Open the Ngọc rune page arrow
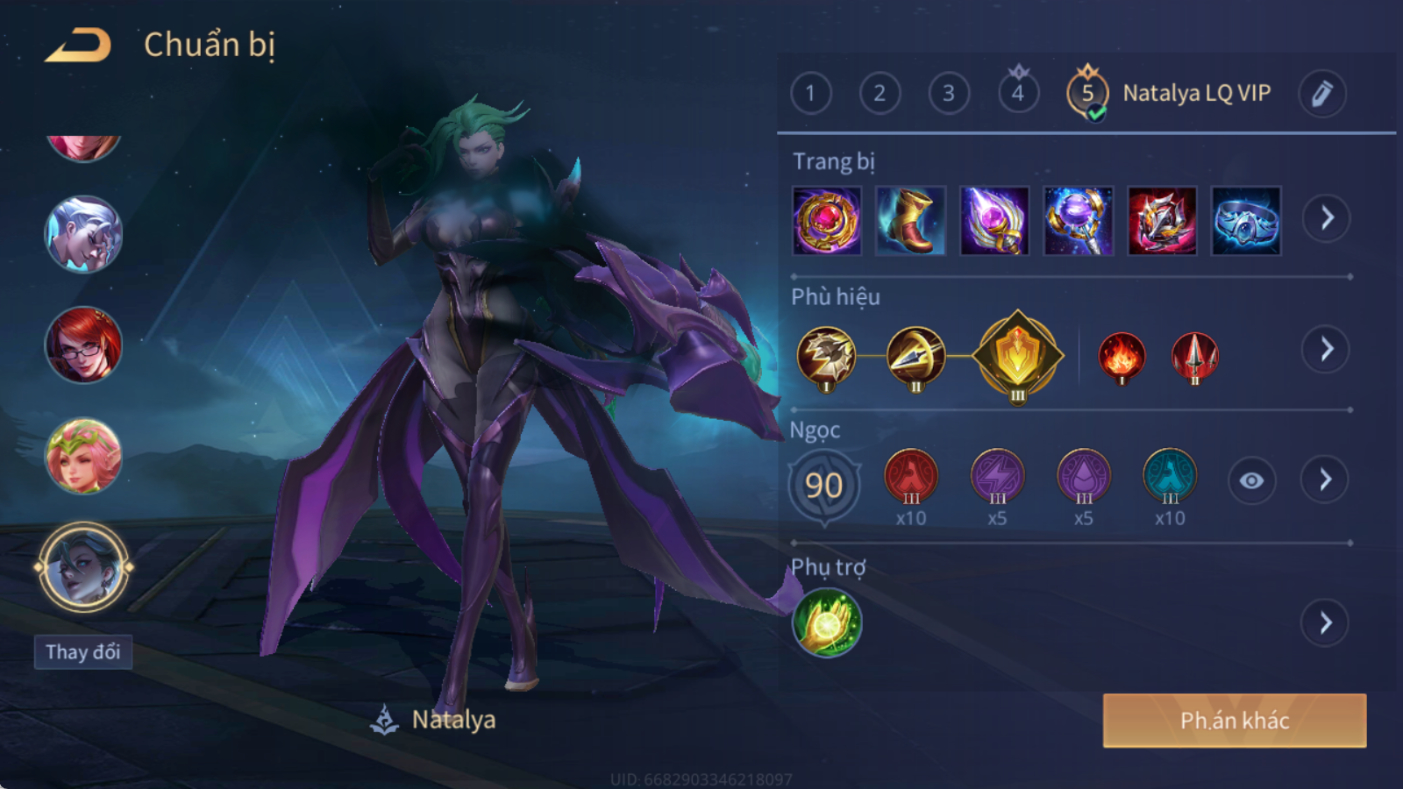Viewport: 1403px width, 789px height. point(1326,481)
